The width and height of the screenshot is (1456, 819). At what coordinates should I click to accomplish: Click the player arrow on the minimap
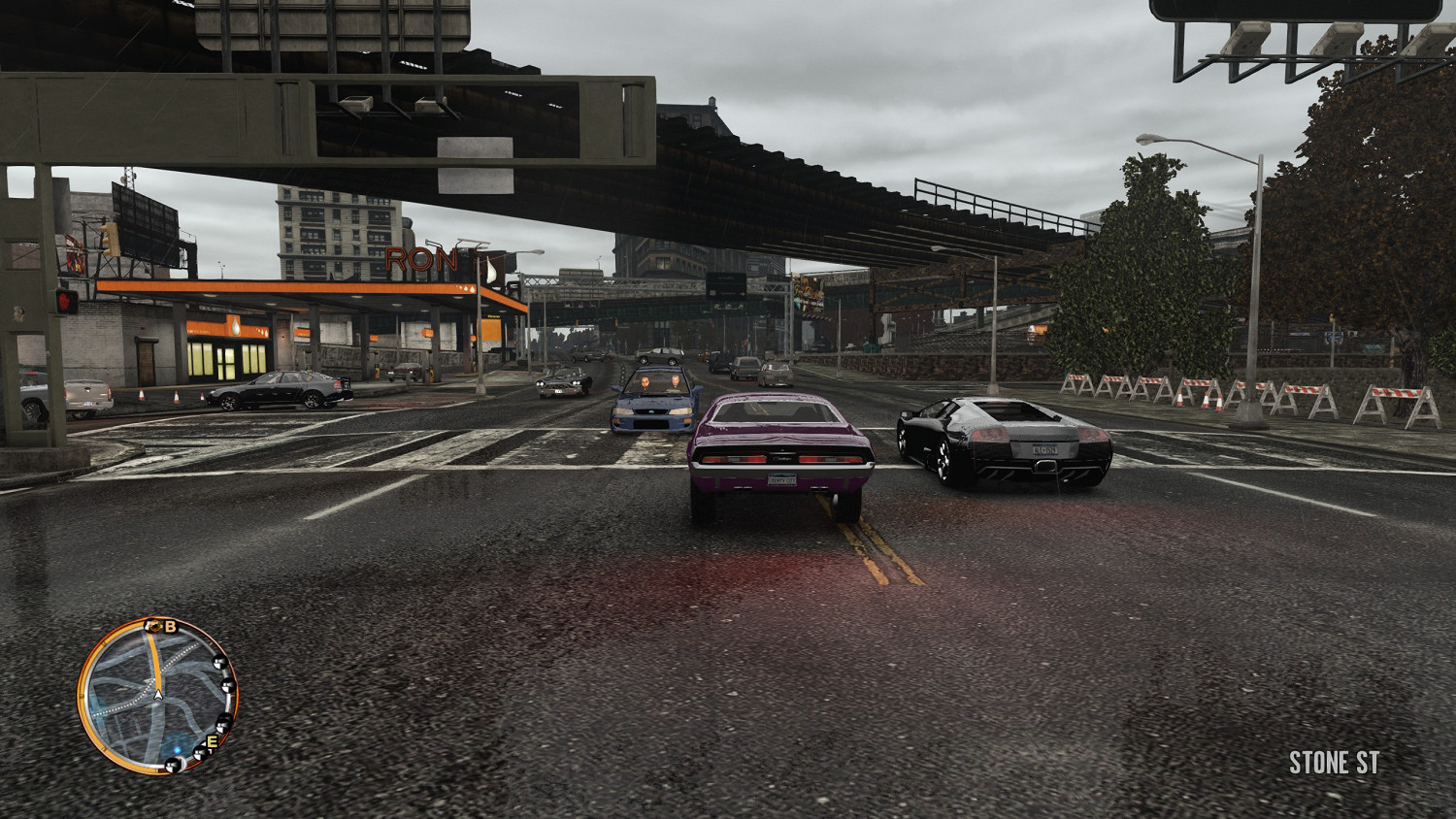[x=157, y=695]
